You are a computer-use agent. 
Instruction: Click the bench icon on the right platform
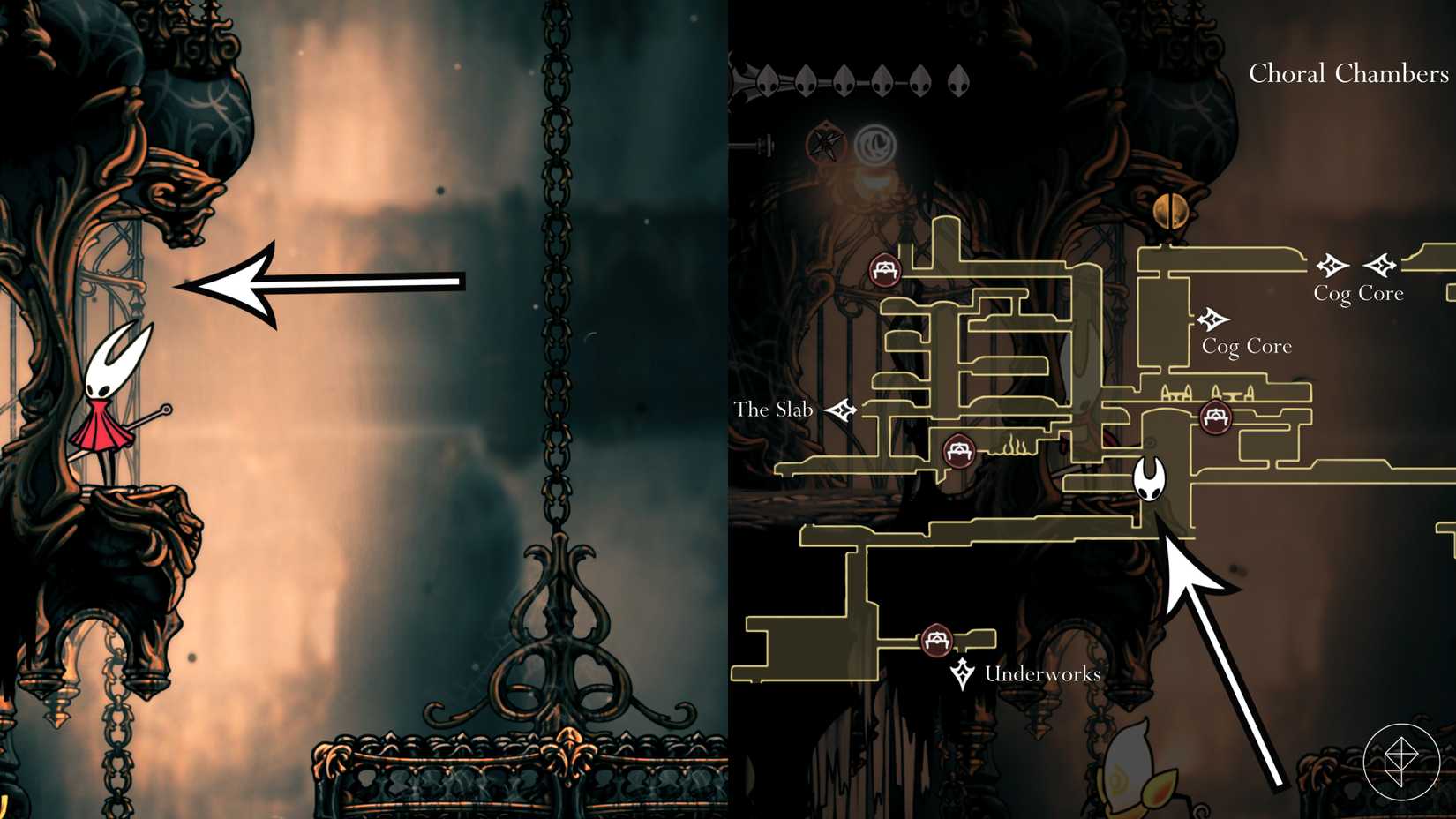coord(1216,417)
